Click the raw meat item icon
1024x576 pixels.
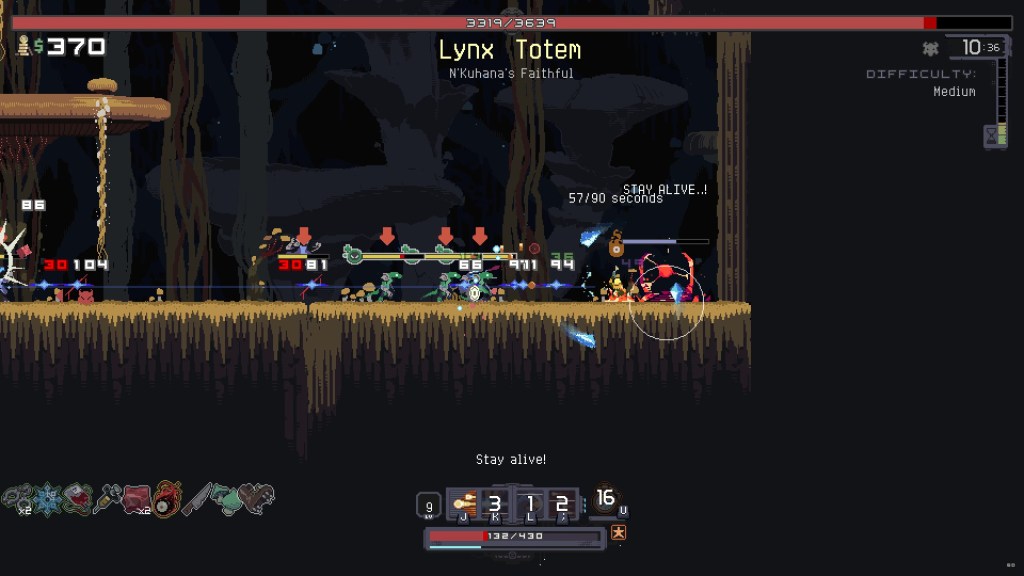coord(137,497)
